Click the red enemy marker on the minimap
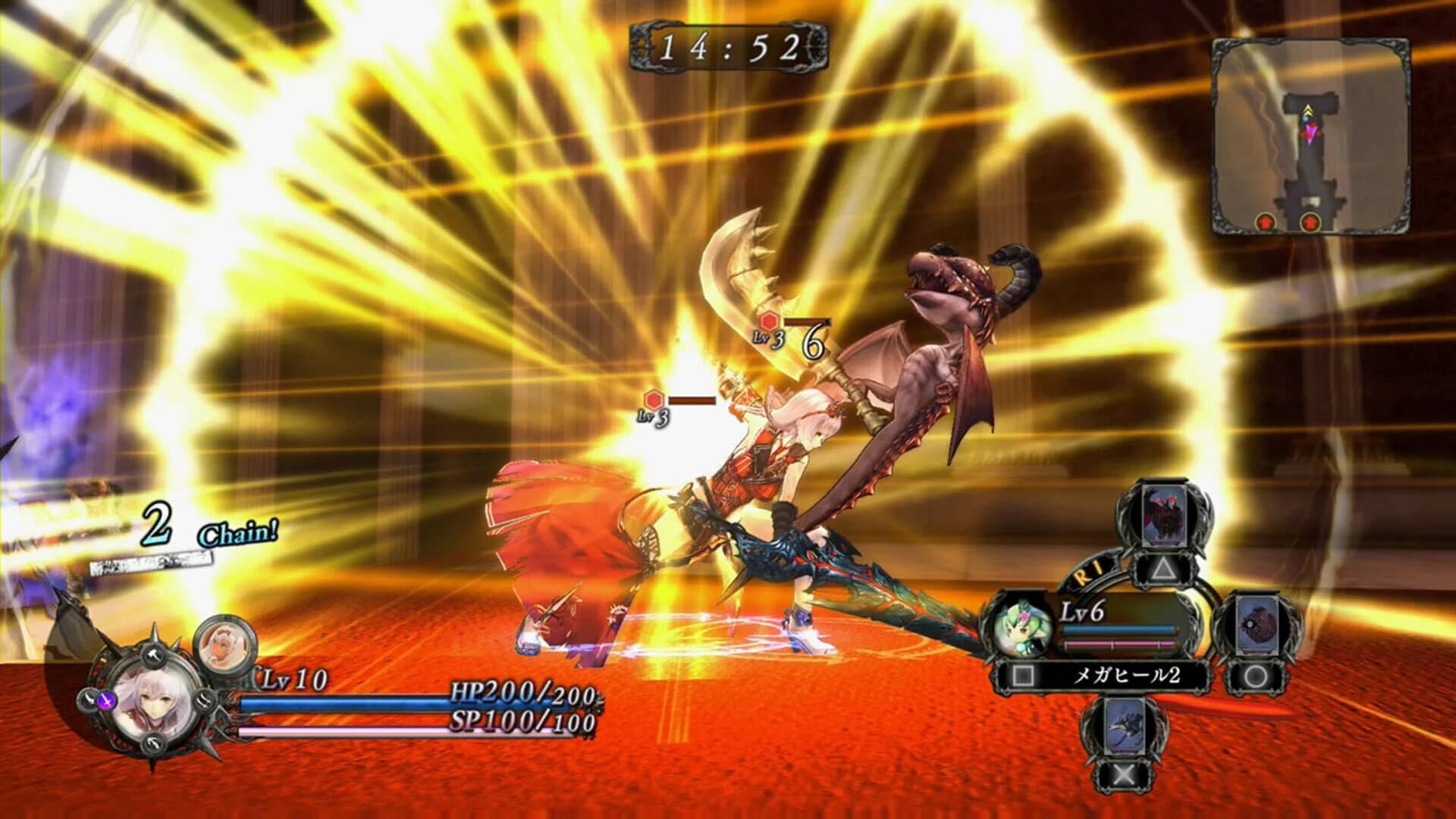 click(x=1265, y=221)
